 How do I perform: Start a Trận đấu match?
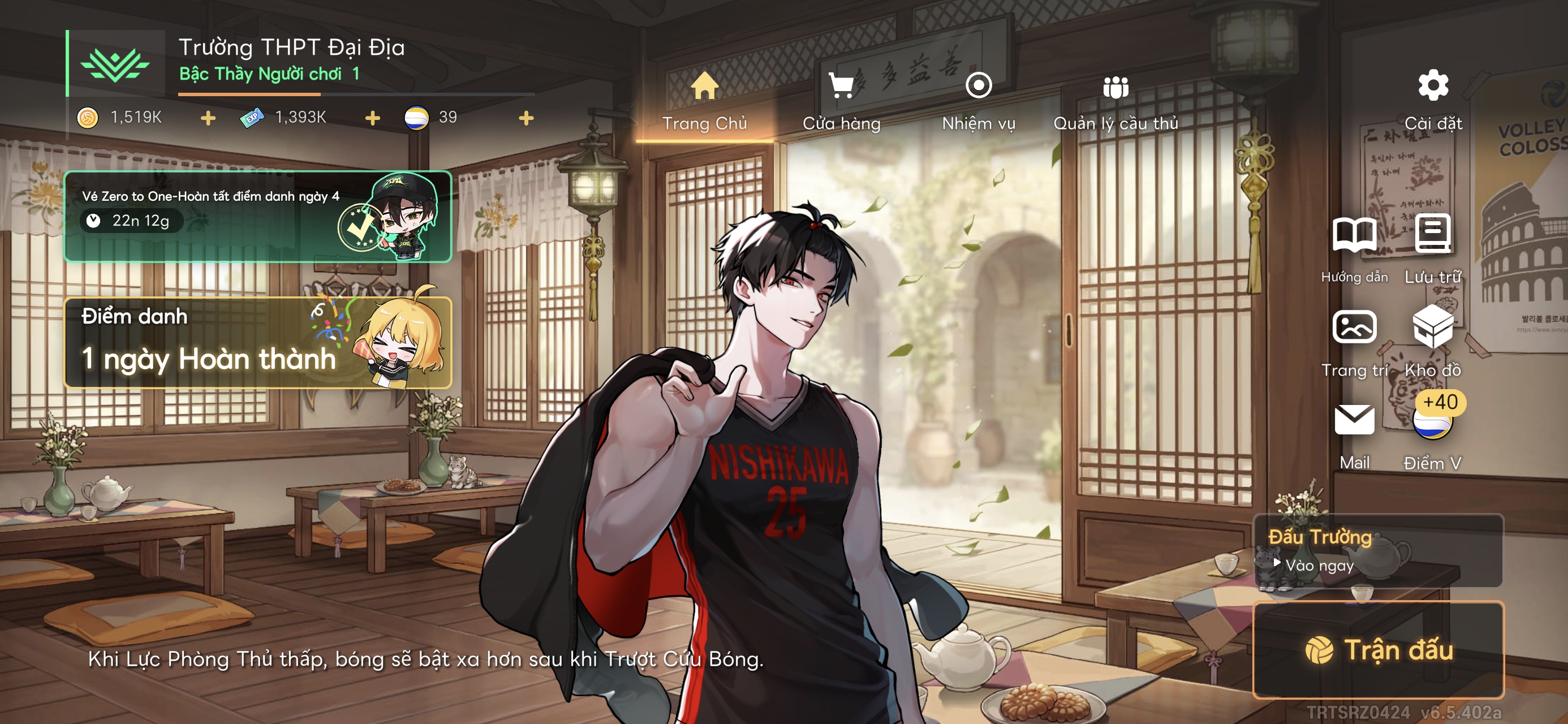coord(1378,650)
